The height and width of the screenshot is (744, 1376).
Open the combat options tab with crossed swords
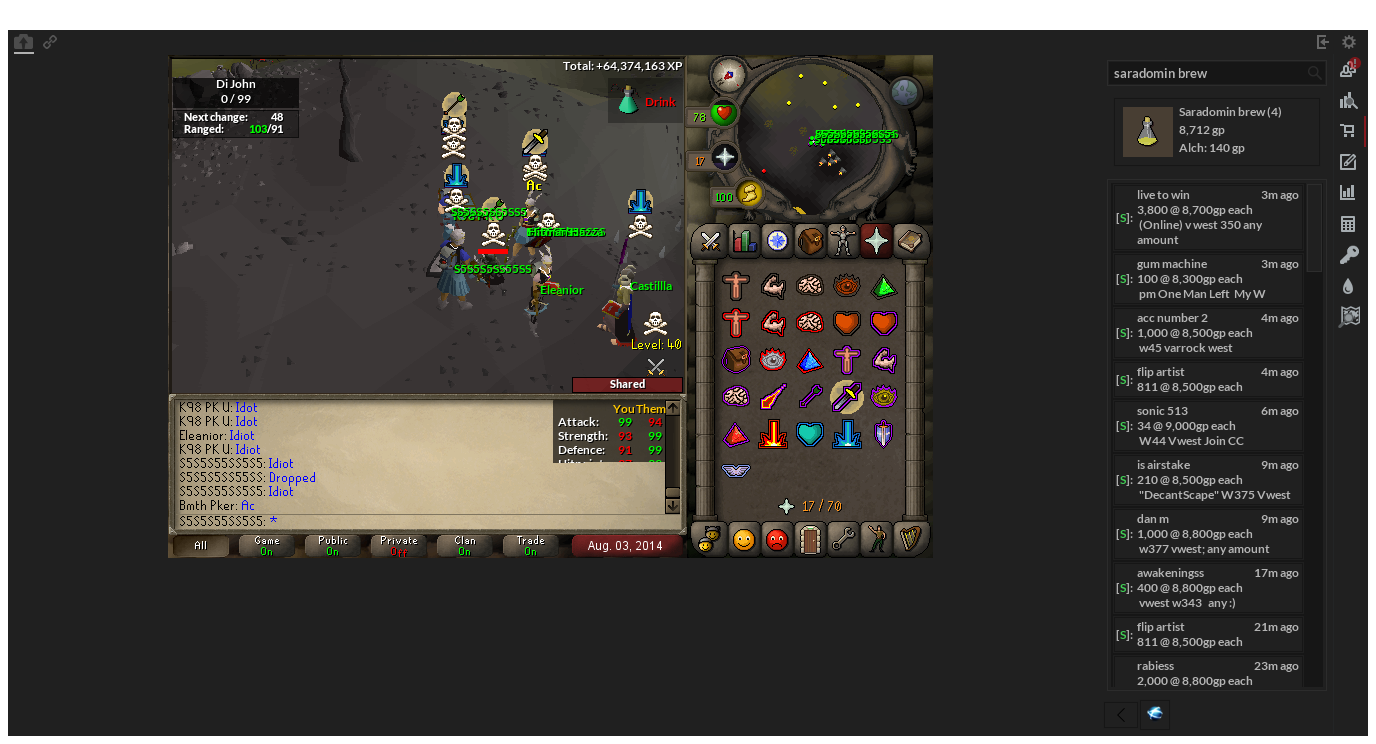pyautogui.click(x=710, y=241)
